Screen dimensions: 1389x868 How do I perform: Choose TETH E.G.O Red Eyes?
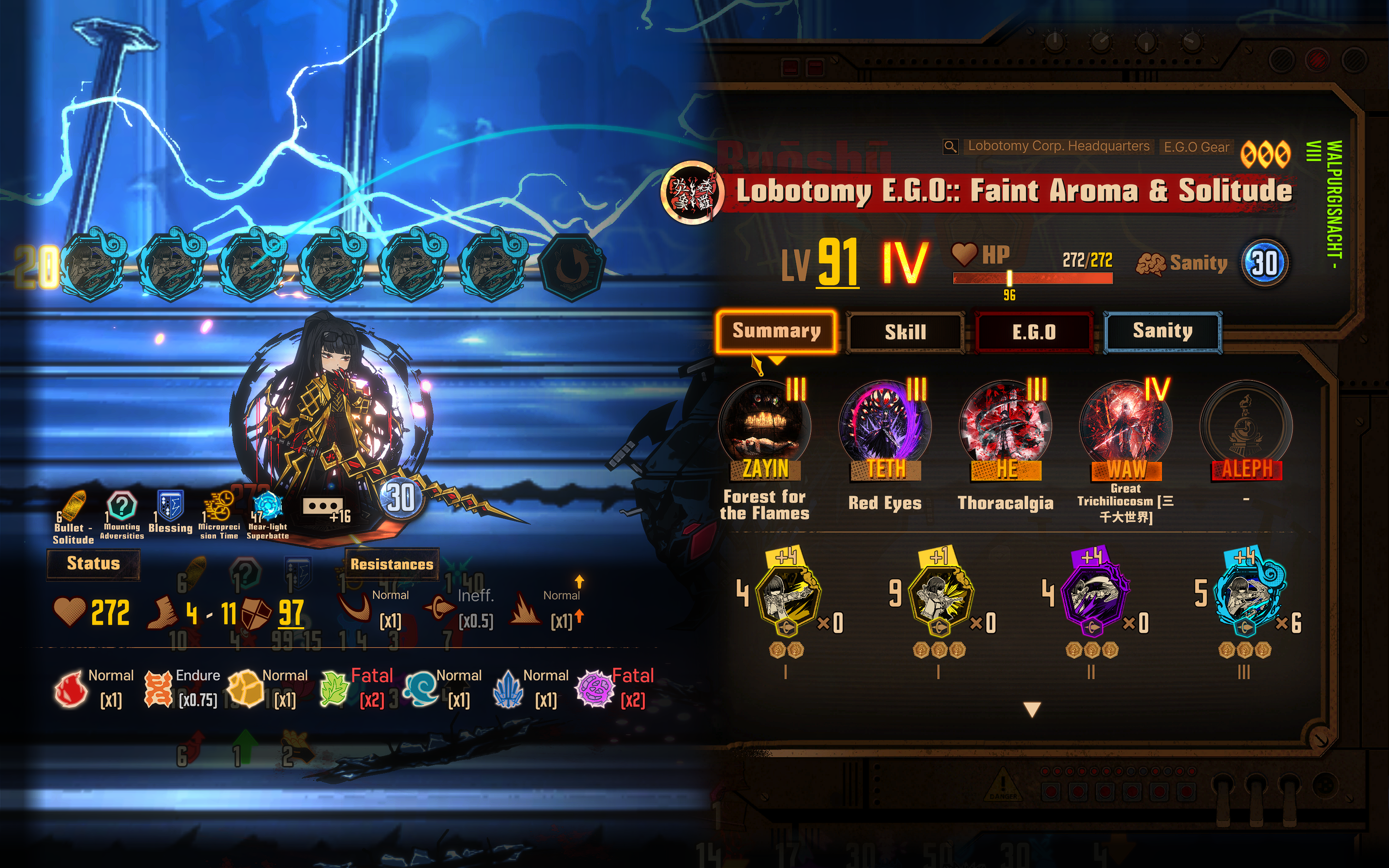coord(885,427)
